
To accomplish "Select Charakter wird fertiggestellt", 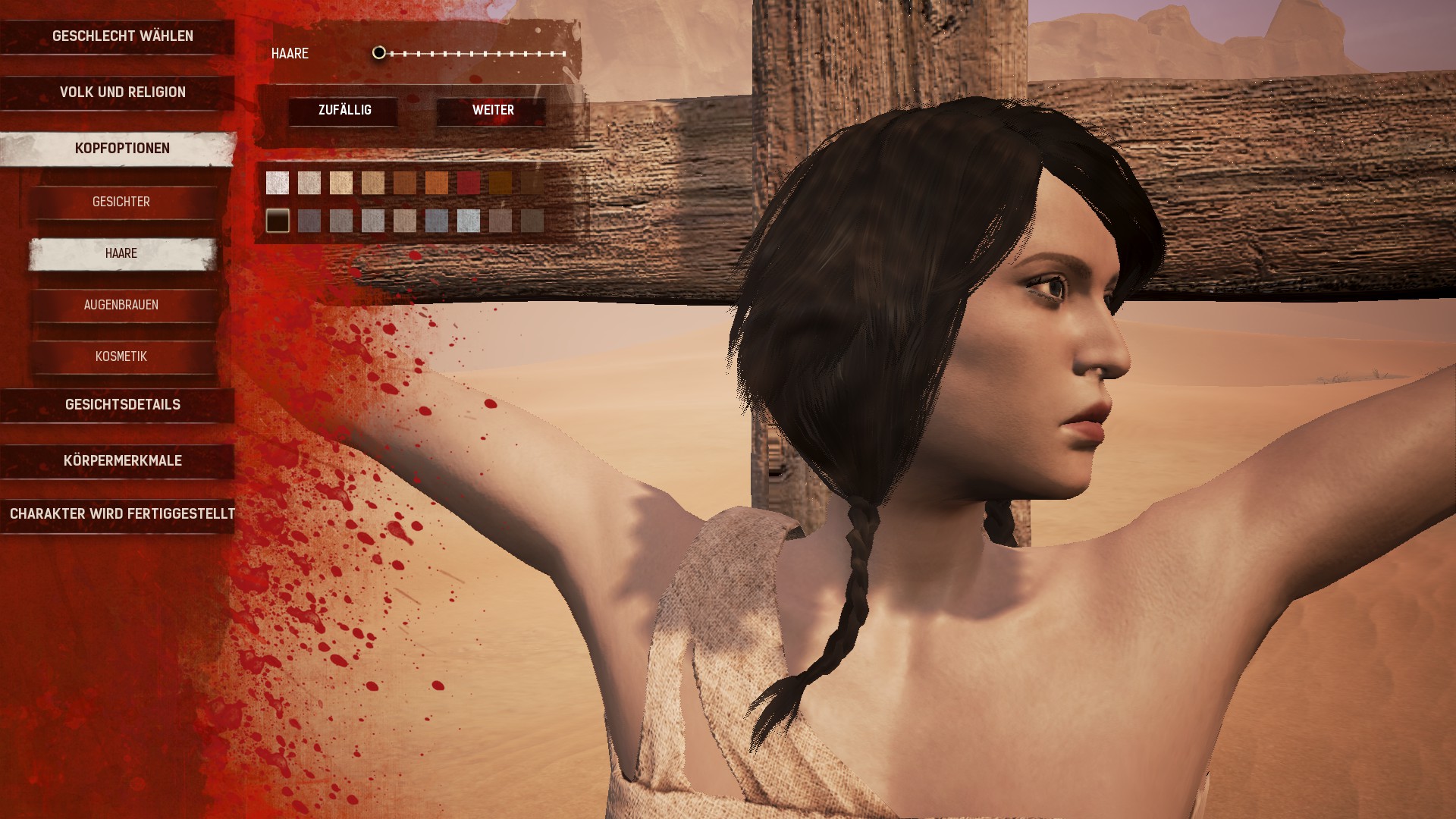I will pyautogui.click(x=122, y=514).
